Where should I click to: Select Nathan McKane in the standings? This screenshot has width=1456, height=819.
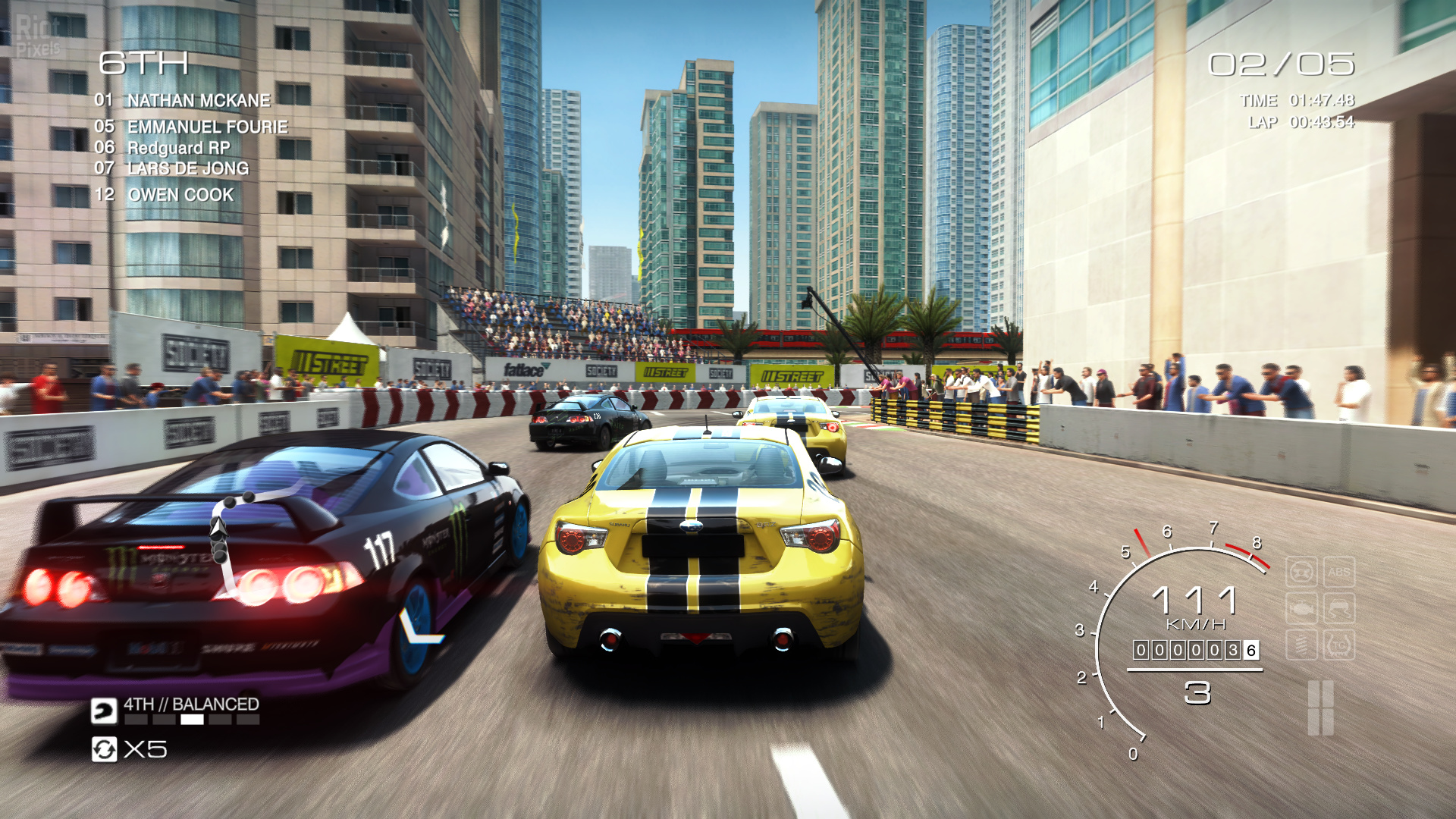coord(198,100)
